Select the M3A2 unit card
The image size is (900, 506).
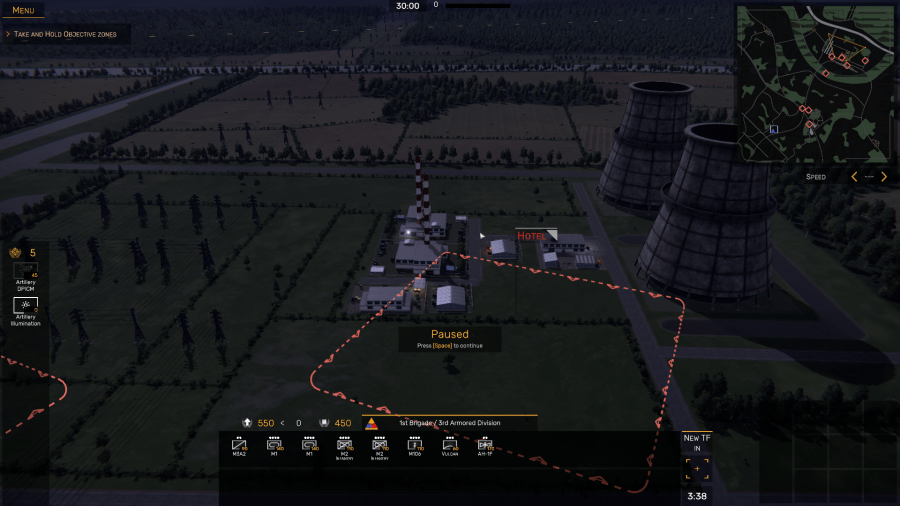[239, 446]
